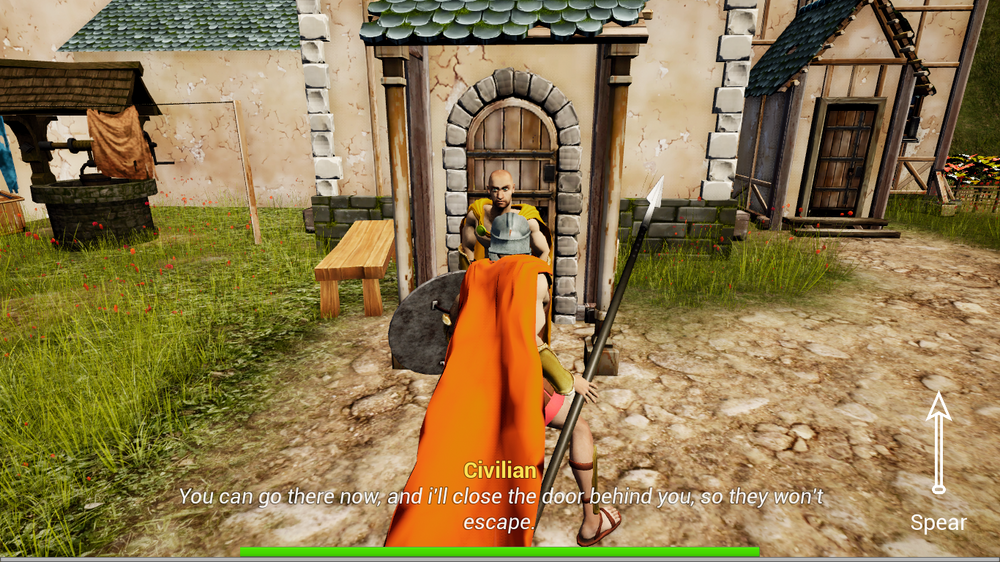This screenshot has height=562, width=1000.
Task: Select the Spear weapon icon
Action: 938,443
